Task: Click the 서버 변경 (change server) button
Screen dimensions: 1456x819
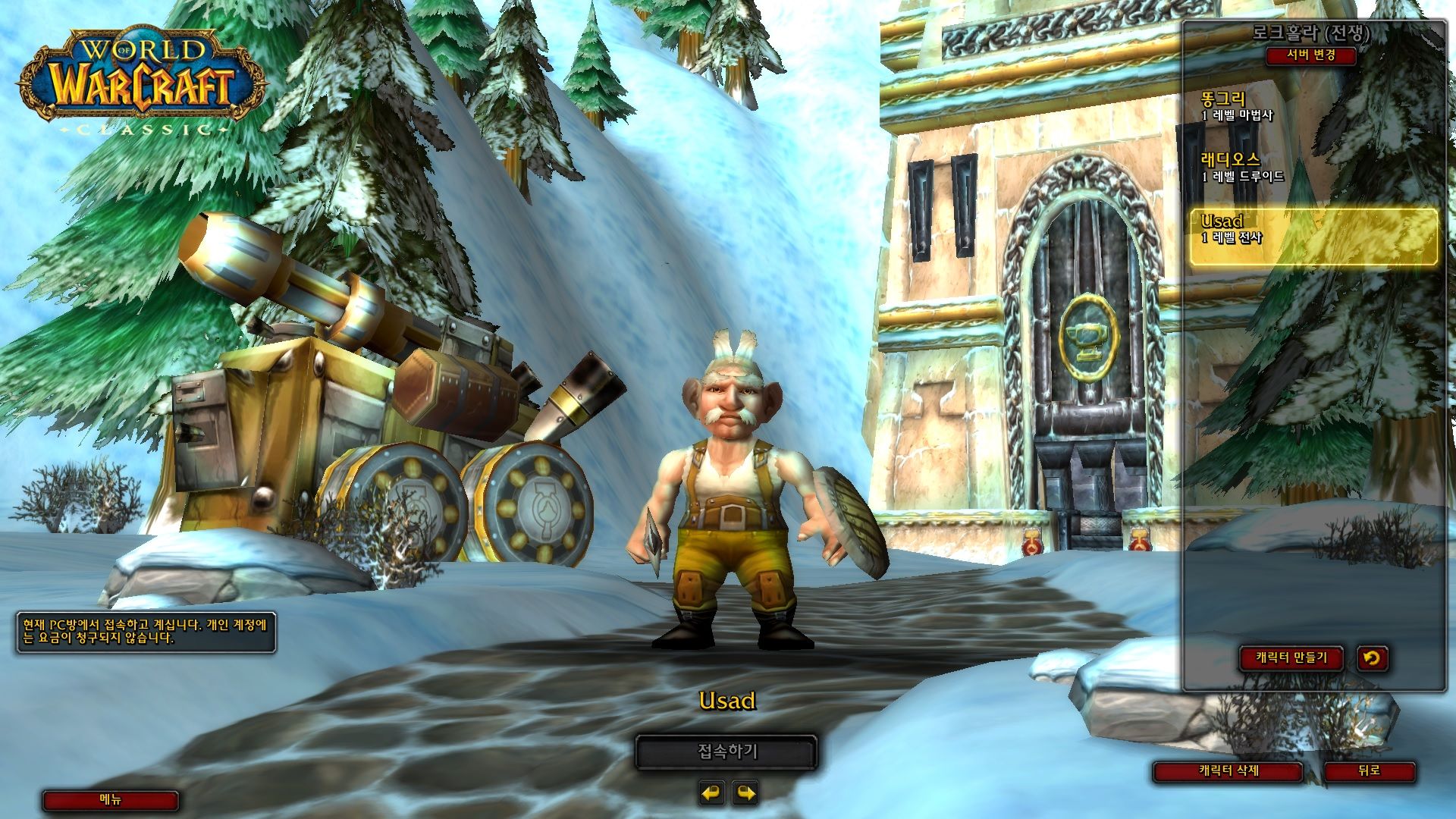Action: tap(1311, 55)
